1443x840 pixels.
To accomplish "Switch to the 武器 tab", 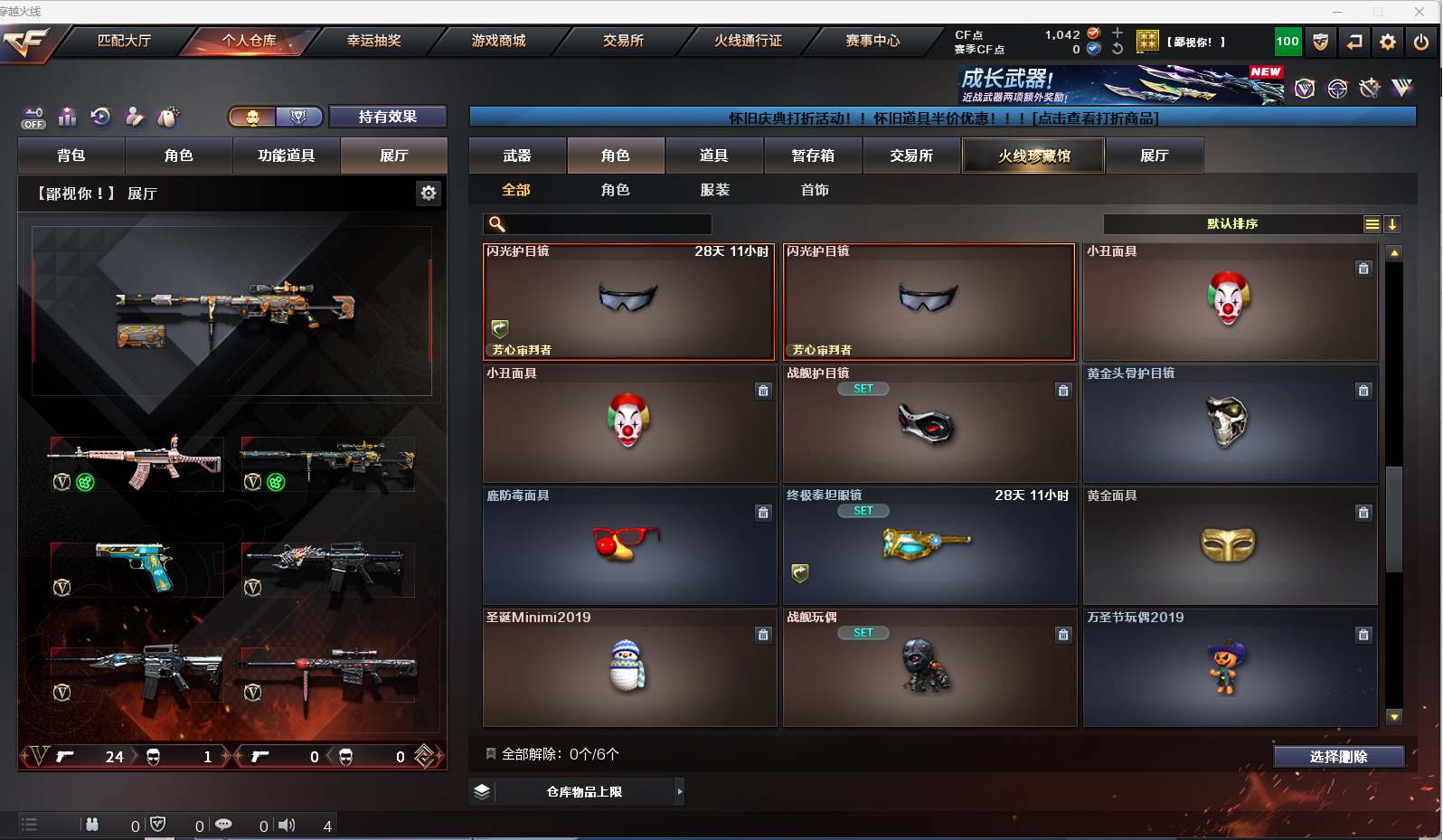I will 517,156.
